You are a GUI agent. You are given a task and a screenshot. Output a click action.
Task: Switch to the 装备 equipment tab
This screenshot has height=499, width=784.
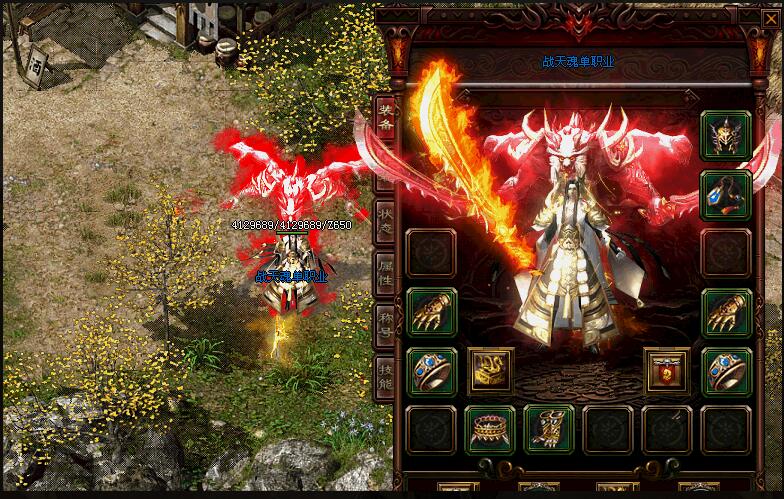pos(385,122)
